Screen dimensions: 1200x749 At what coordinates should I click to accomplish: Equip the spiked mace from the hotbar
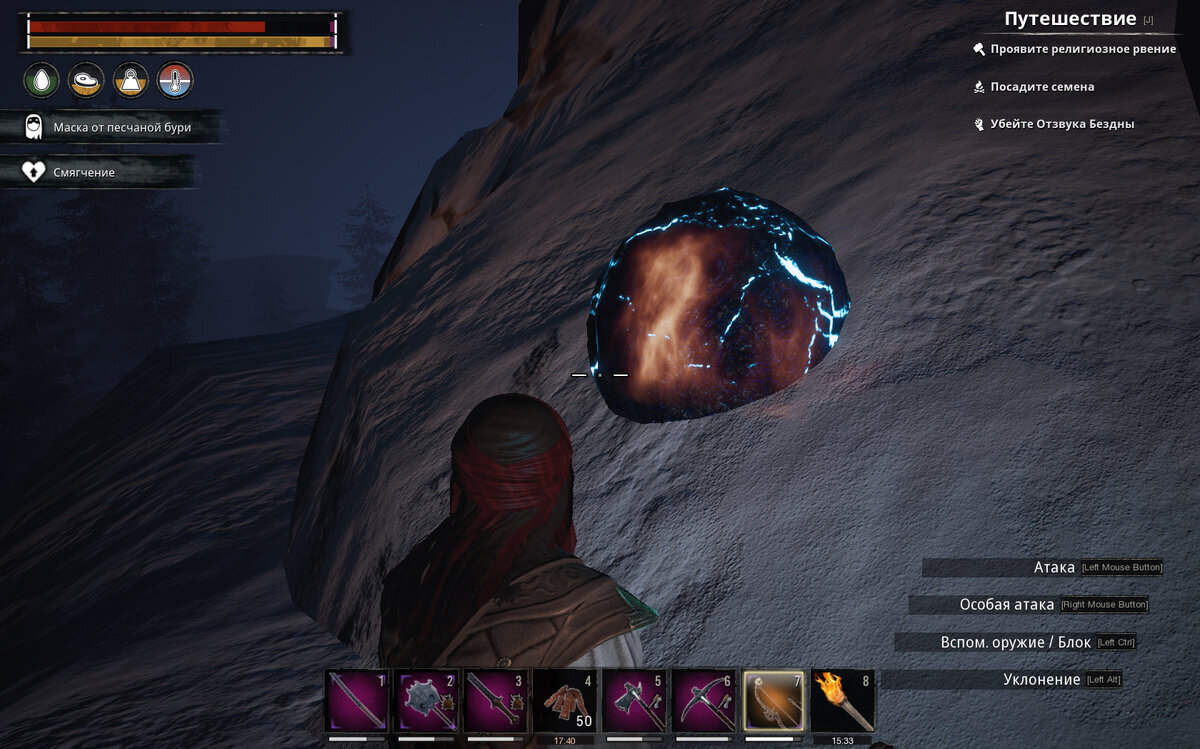[427, 700]
